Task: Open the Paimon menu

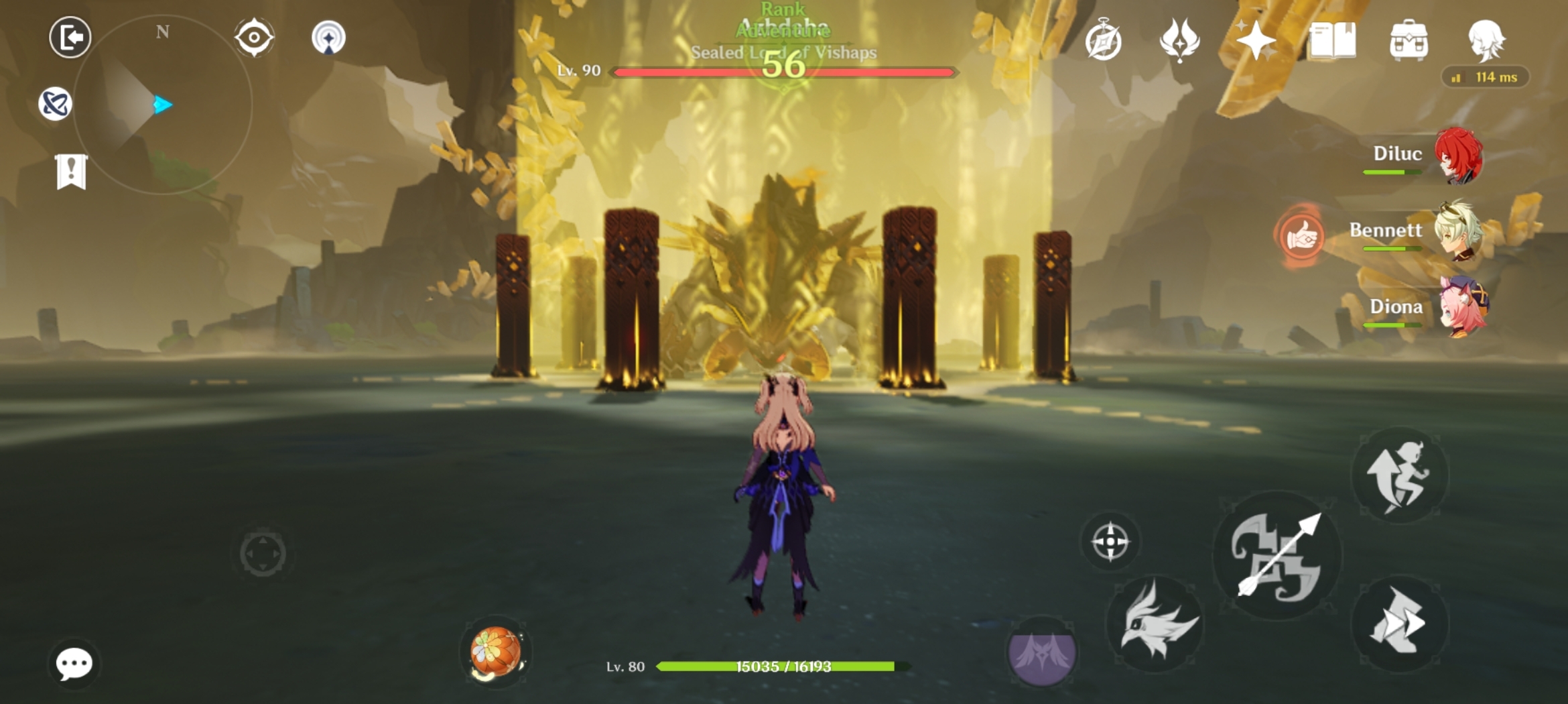Action: point(70,38)
